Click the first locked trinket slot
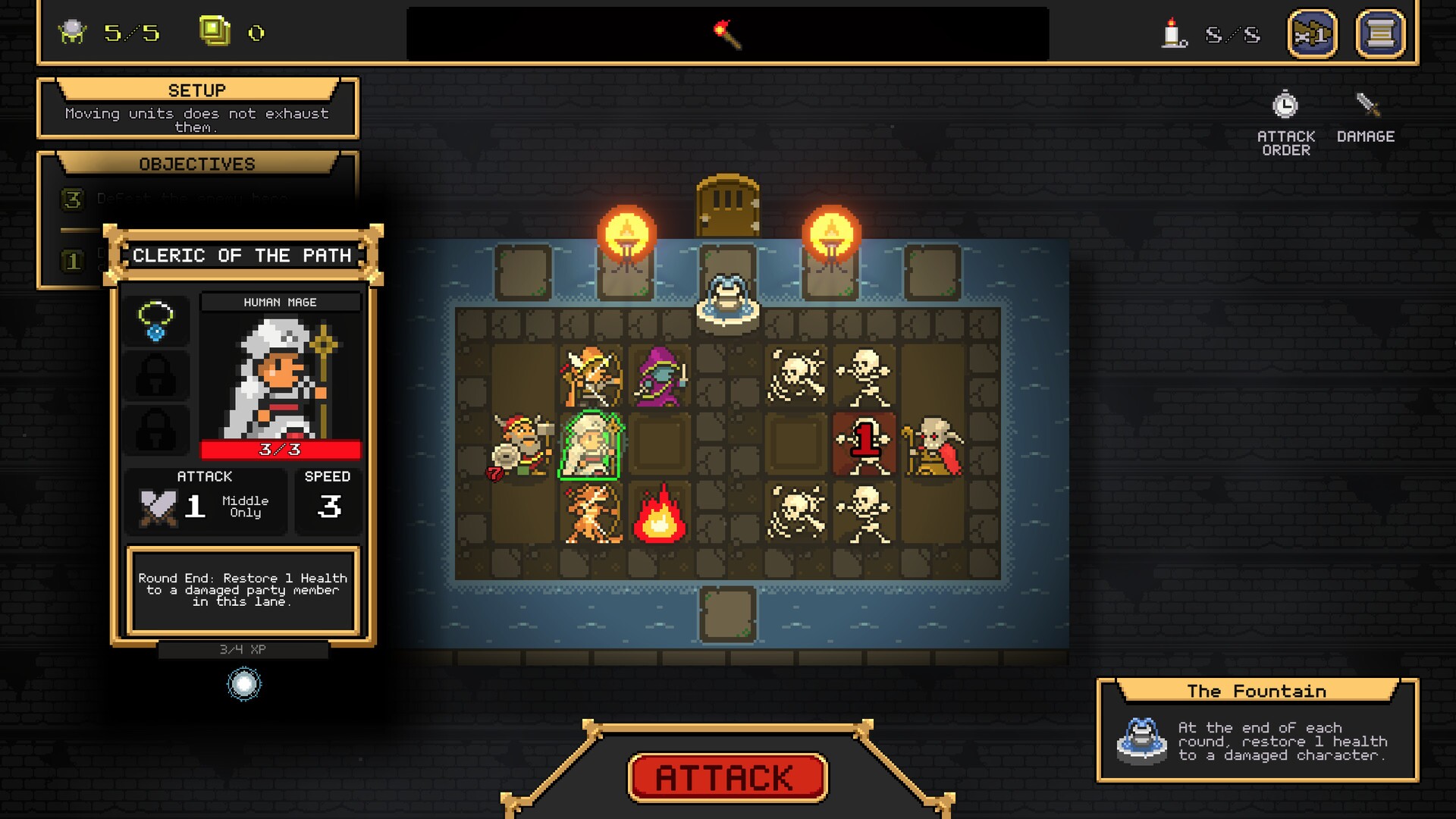Screen dimensions: 1456x819 click(x=155, y=375)
